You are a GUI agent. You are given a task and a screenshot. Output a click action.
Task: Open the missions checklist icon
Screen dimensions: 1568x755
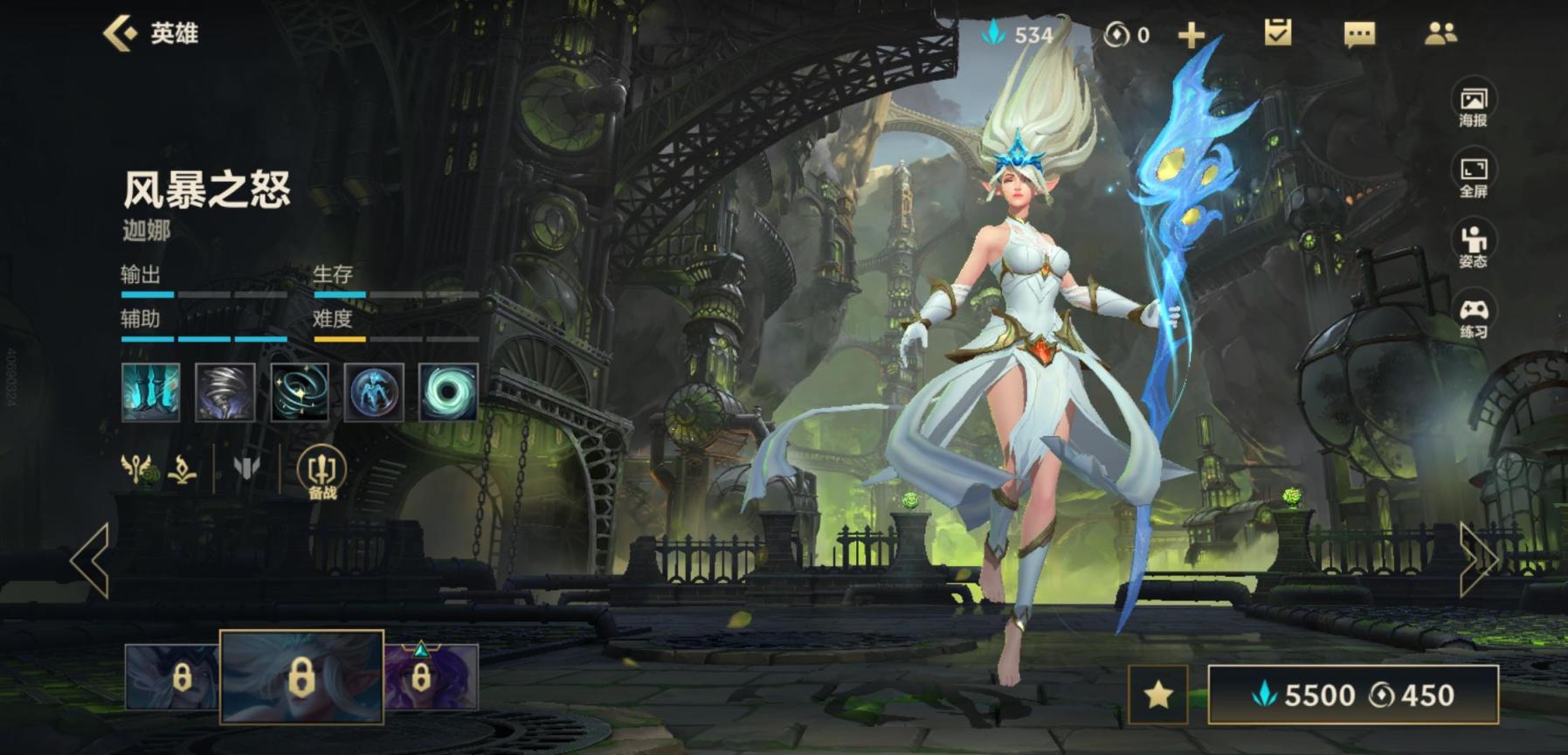click(x=1278, y=33)
